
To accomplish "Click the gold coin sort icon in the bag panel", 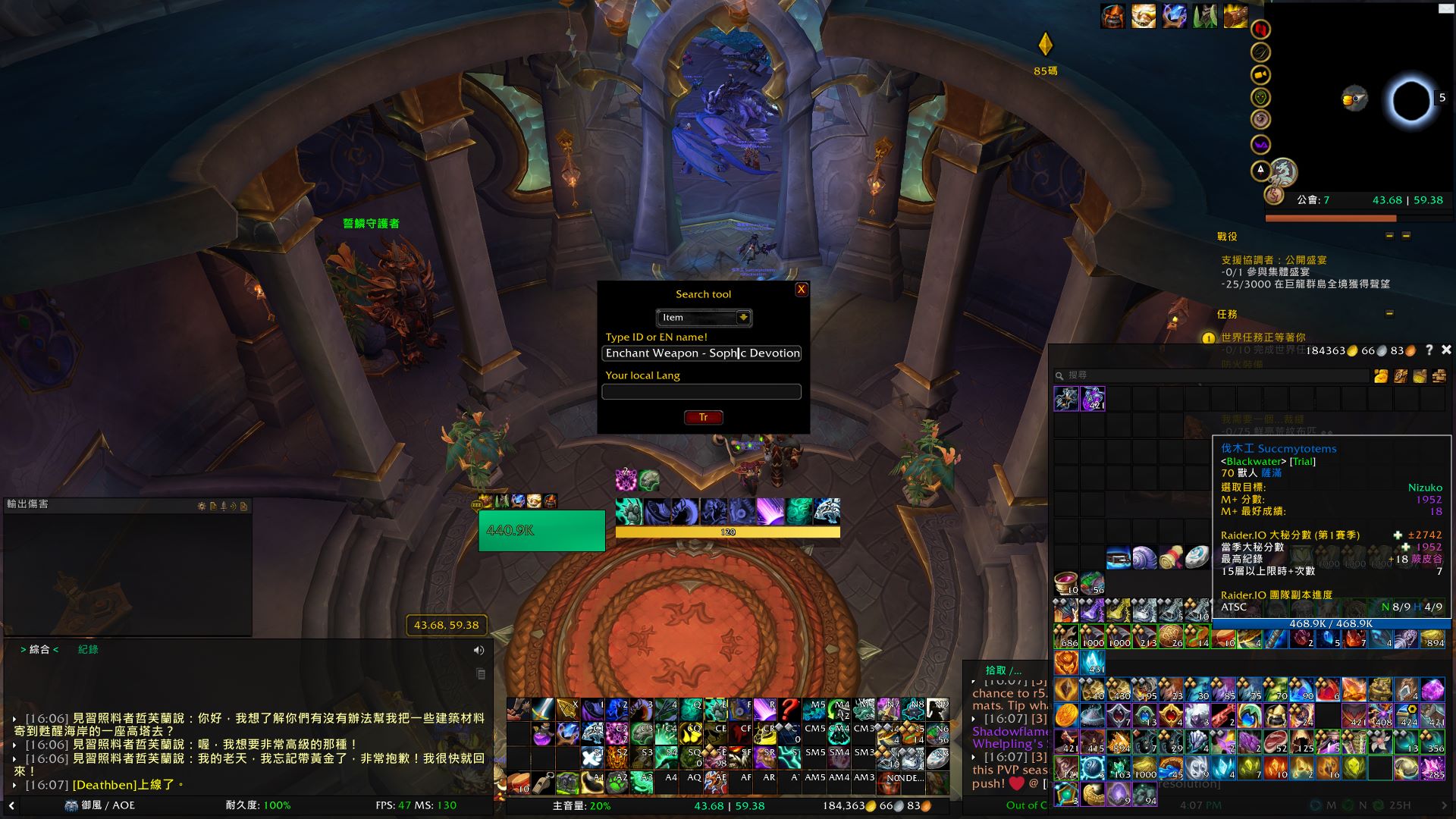I will click(x=1381, y=377).
